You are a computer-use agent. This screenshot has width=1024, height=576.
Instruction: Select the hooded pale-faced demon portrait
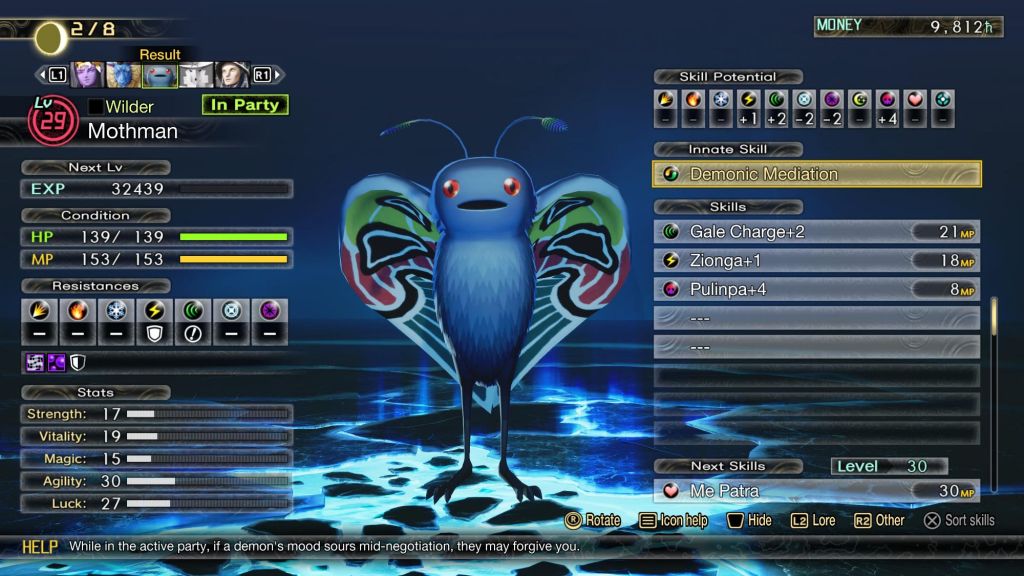[231, 75]
